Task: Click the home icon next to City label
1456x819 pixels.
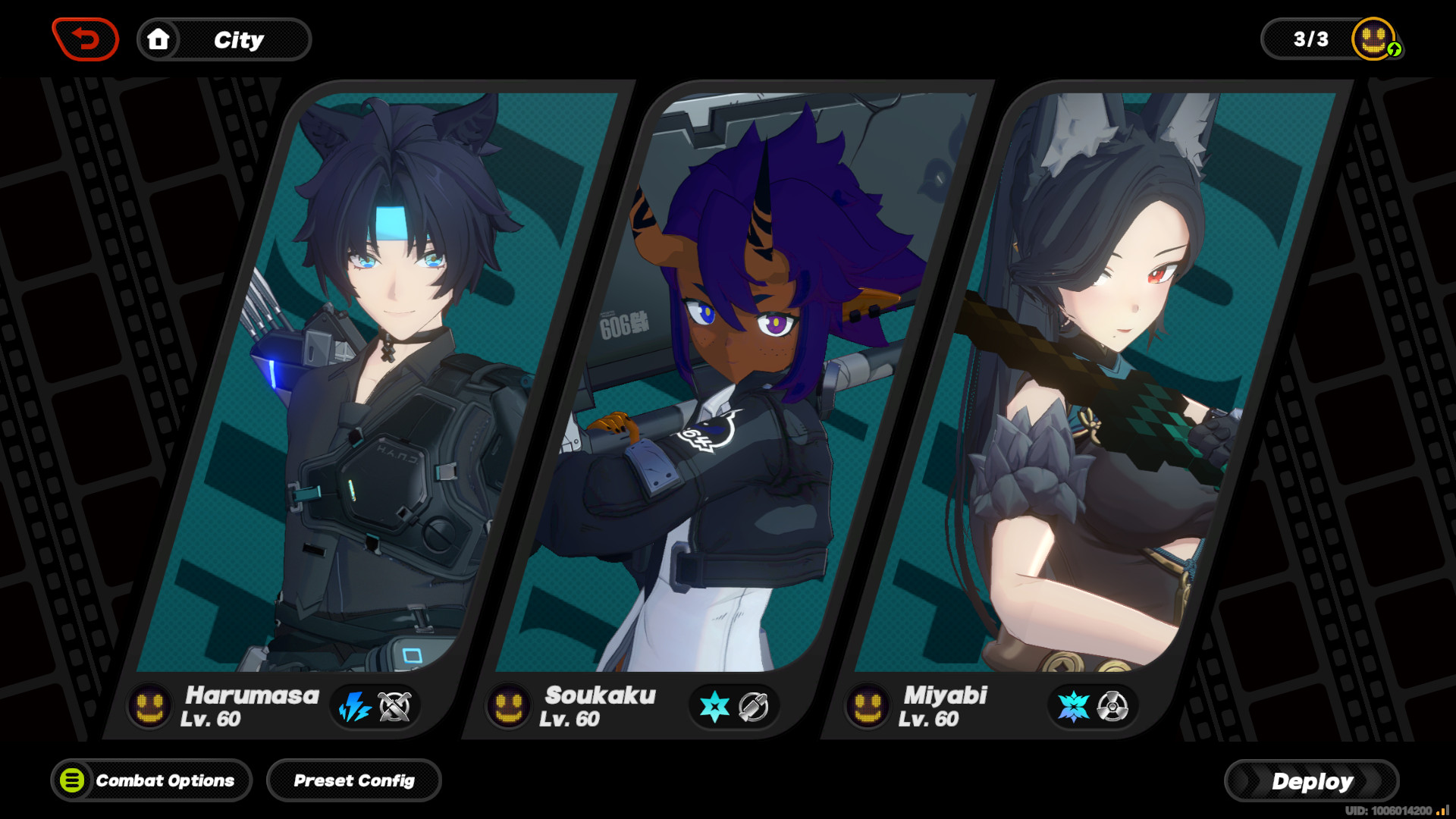Action: pyautogui.click(x=158, y=39)
